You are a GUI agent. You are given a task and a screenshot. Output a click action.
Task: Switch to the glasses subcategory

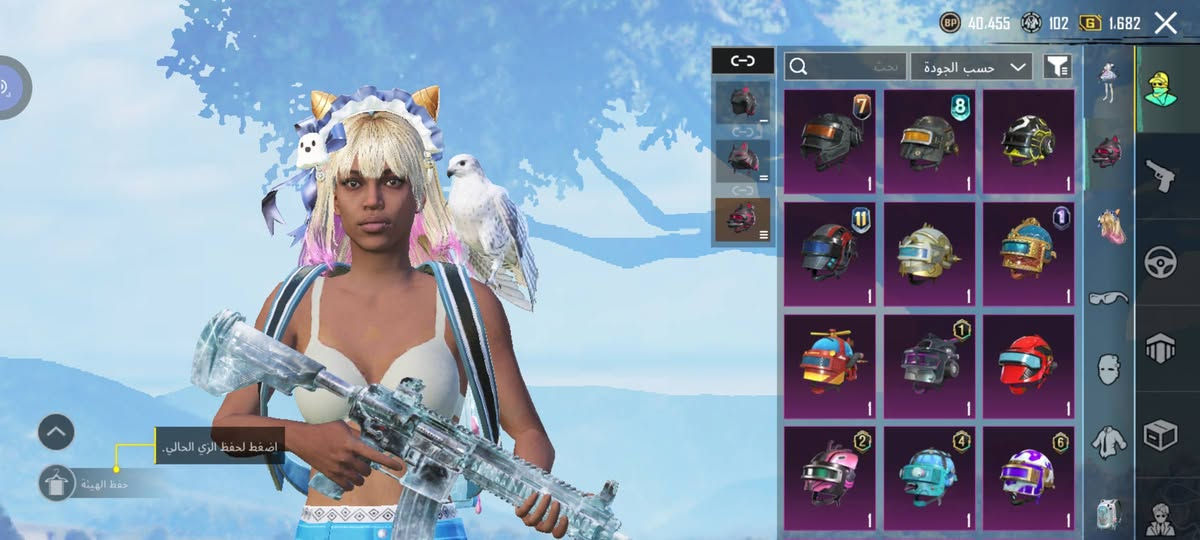[x=1108, y=297]
